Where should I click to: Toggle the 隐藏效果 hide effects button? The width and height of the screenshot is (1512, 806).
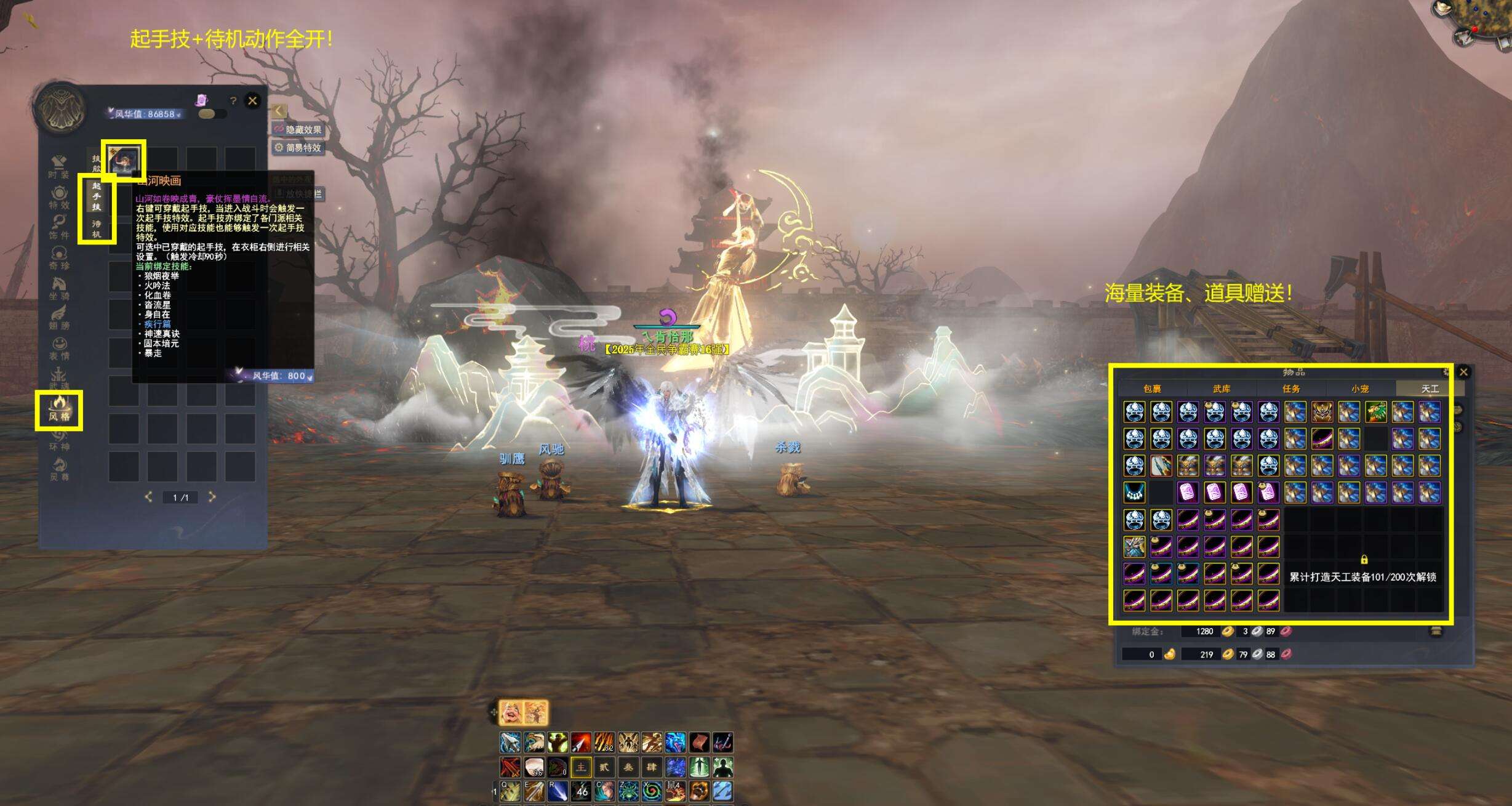(298, 129)
